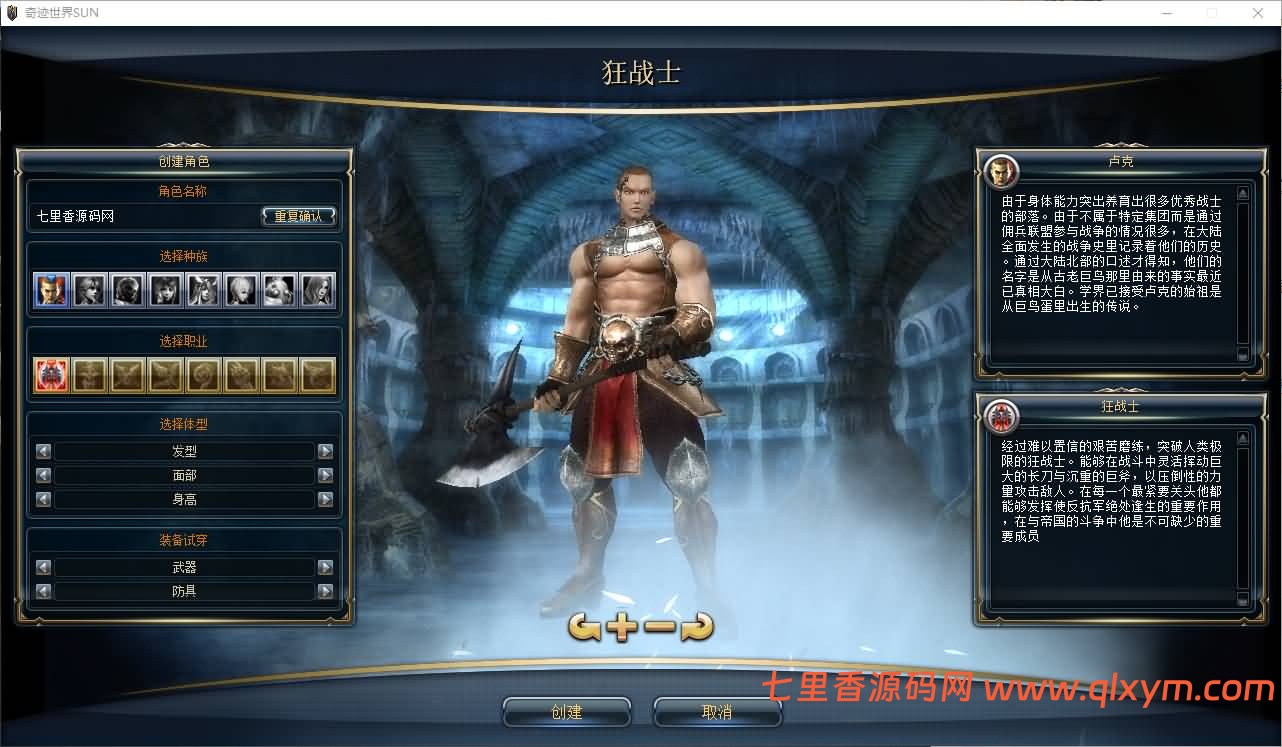Click the 创建 button to create character

(x=567, y=711)
